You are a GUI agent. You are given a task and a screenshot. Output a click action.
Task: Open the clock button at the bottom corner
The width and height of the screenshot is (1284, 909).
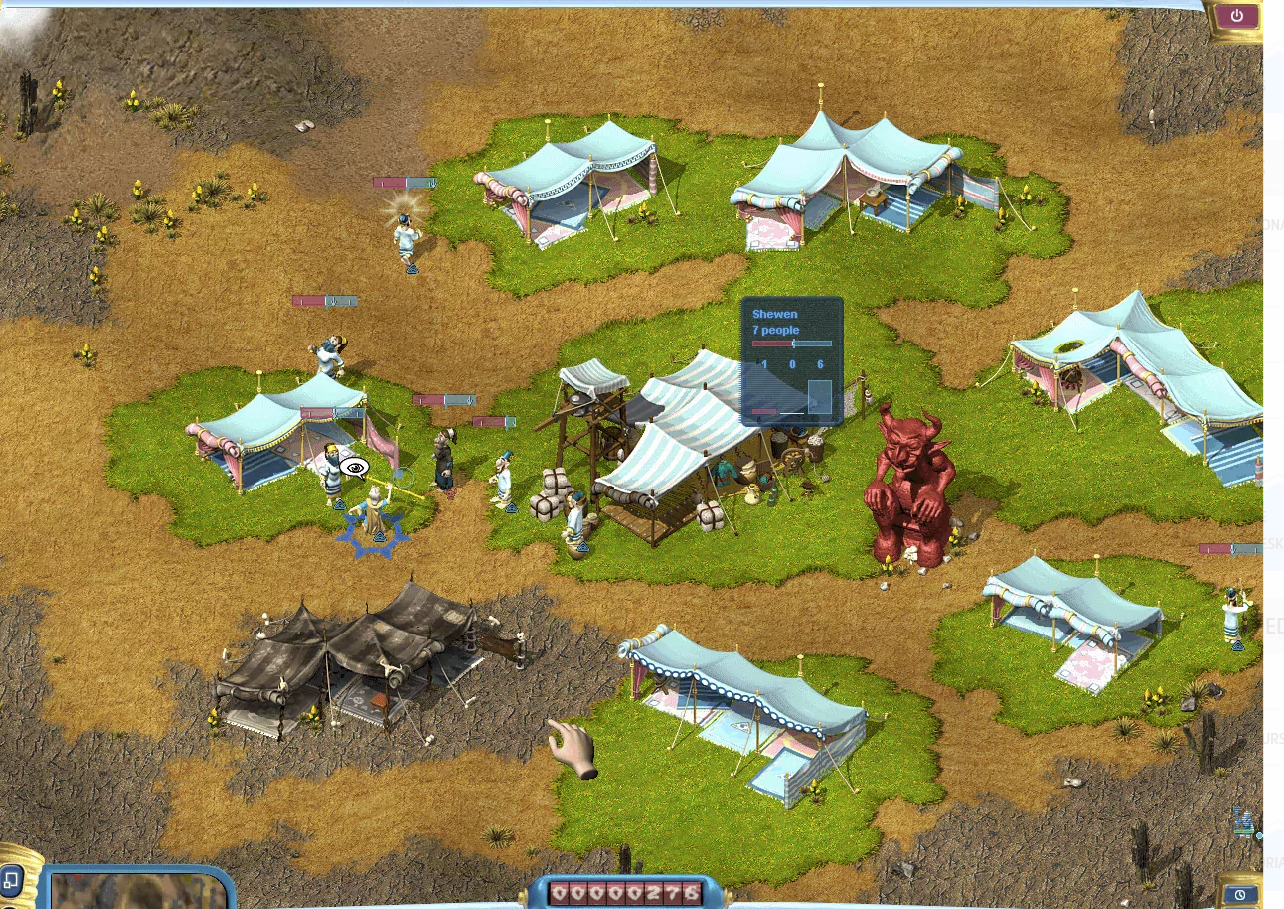(x=1239, y=894)
